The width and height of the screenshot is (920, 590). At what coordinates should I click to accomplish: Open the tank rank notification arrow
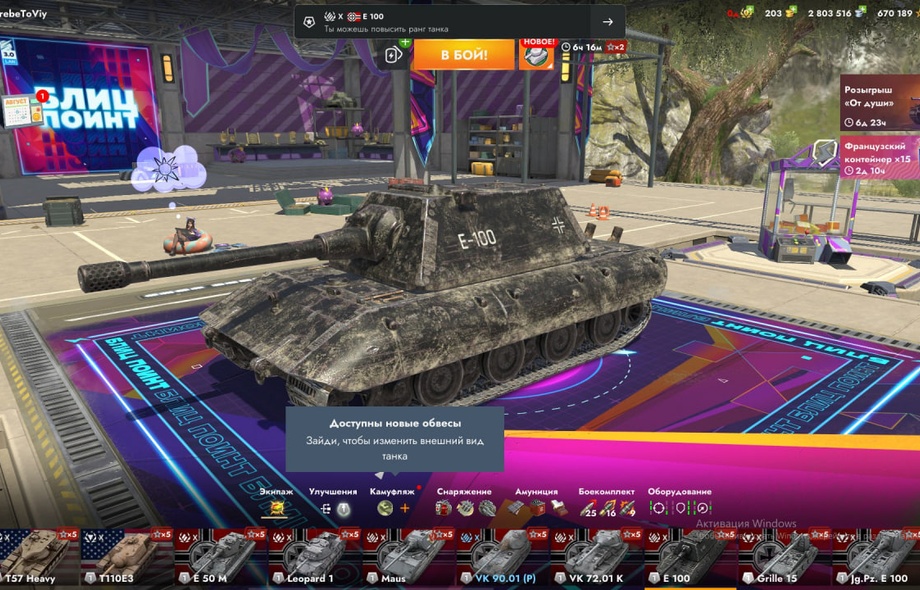[607, 22]
